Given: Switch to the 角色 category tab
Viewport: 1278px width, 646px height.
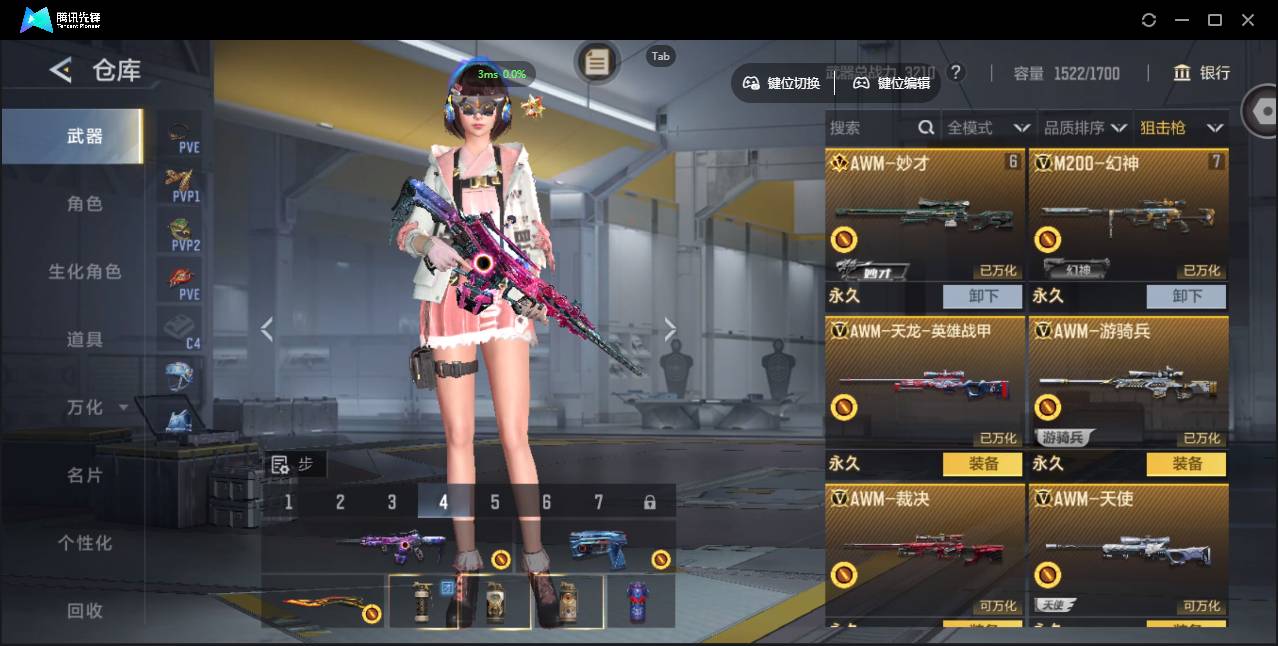Looking at the screenshot, I should pyautogui.click(x=85, y=204).
